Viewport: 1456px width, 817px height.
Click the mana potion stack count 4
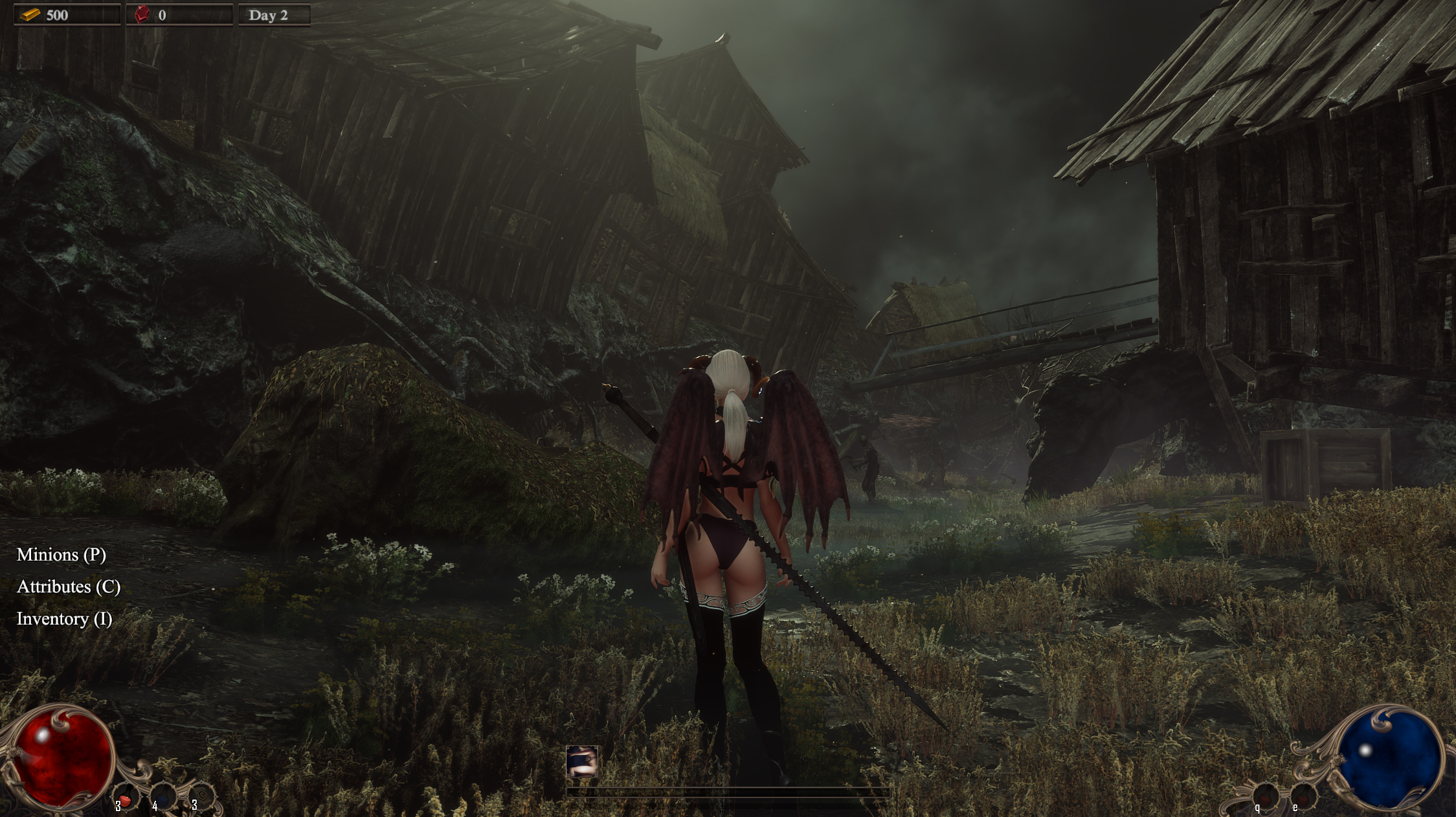point(155,807)
